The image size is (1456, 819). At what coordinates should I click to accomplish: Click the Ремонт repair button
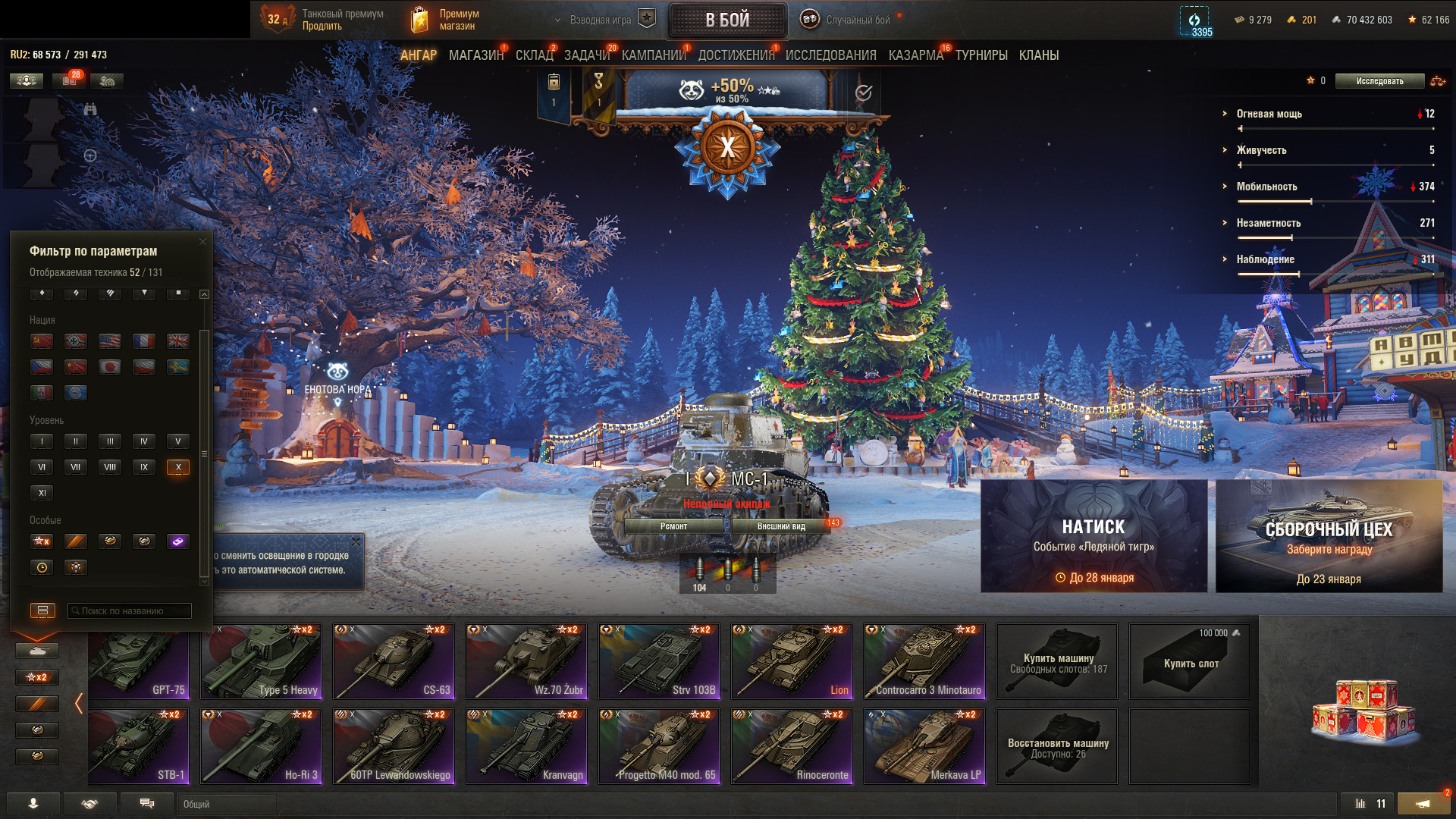[x=673, y=526]
